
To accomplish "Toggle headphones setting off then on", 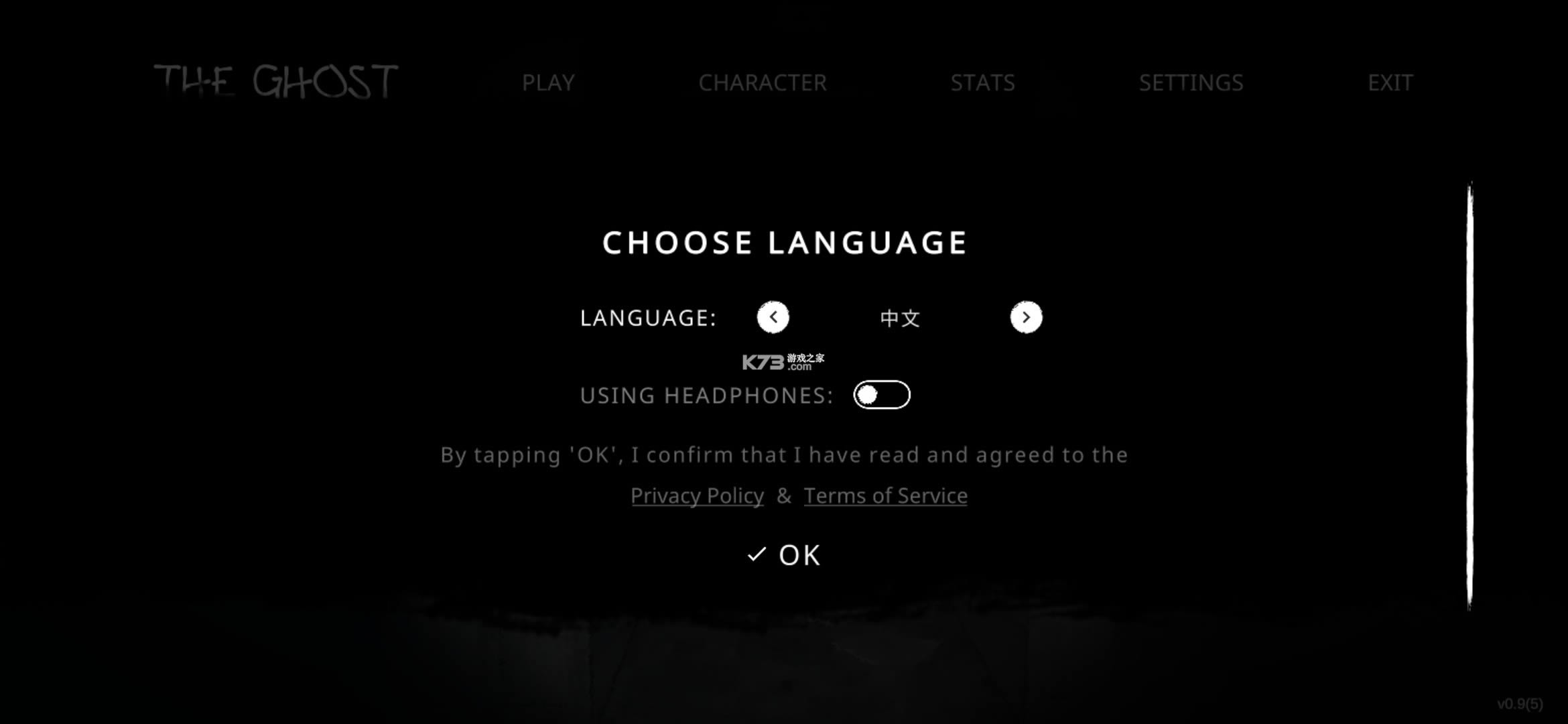I will [x=882, y=395].
